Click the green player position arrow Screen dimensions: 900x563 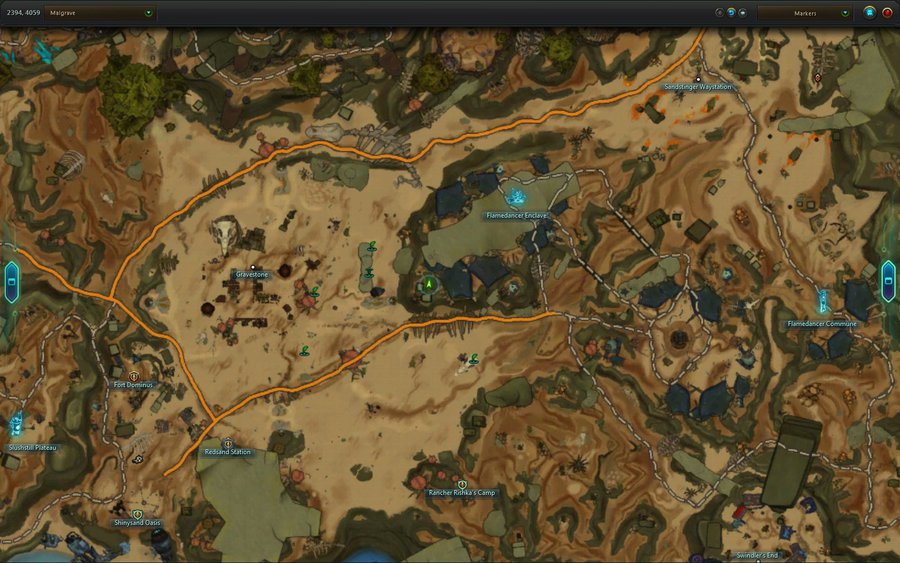coord(428,284)
